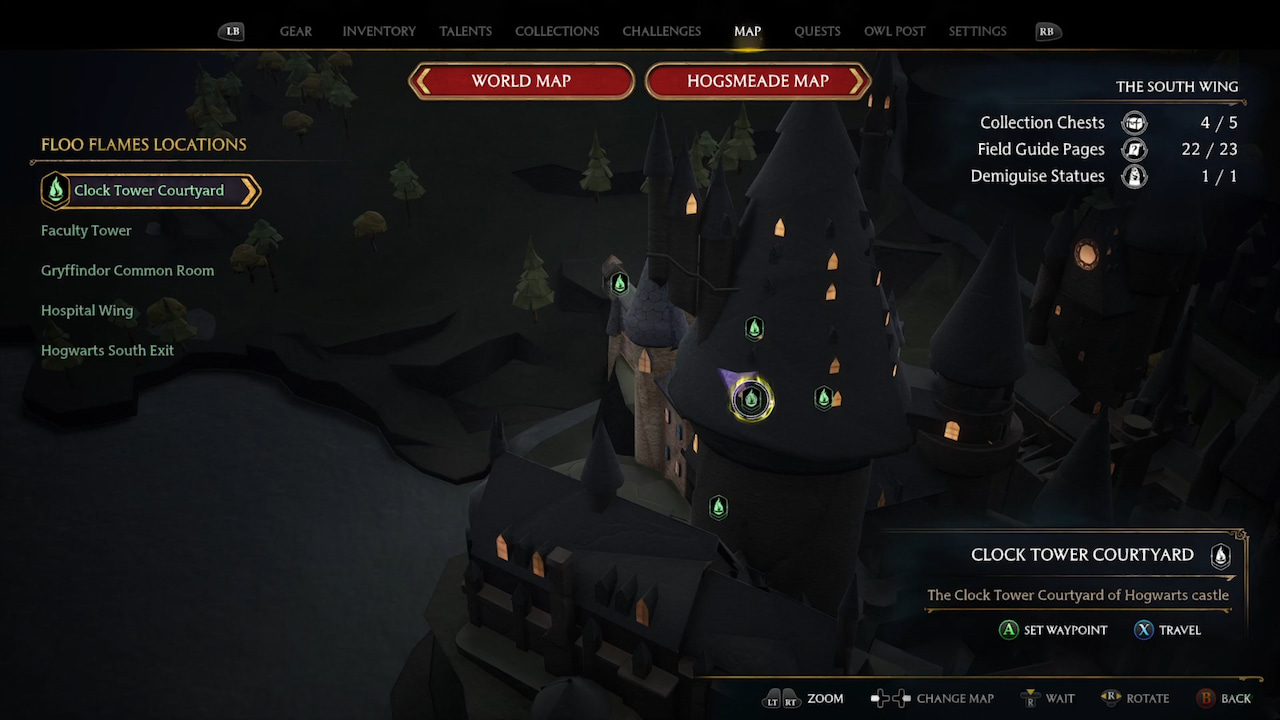This screenshot has width=1280, height=720.
Task: Click the WORLD MAP button
Action: [521, 81]
